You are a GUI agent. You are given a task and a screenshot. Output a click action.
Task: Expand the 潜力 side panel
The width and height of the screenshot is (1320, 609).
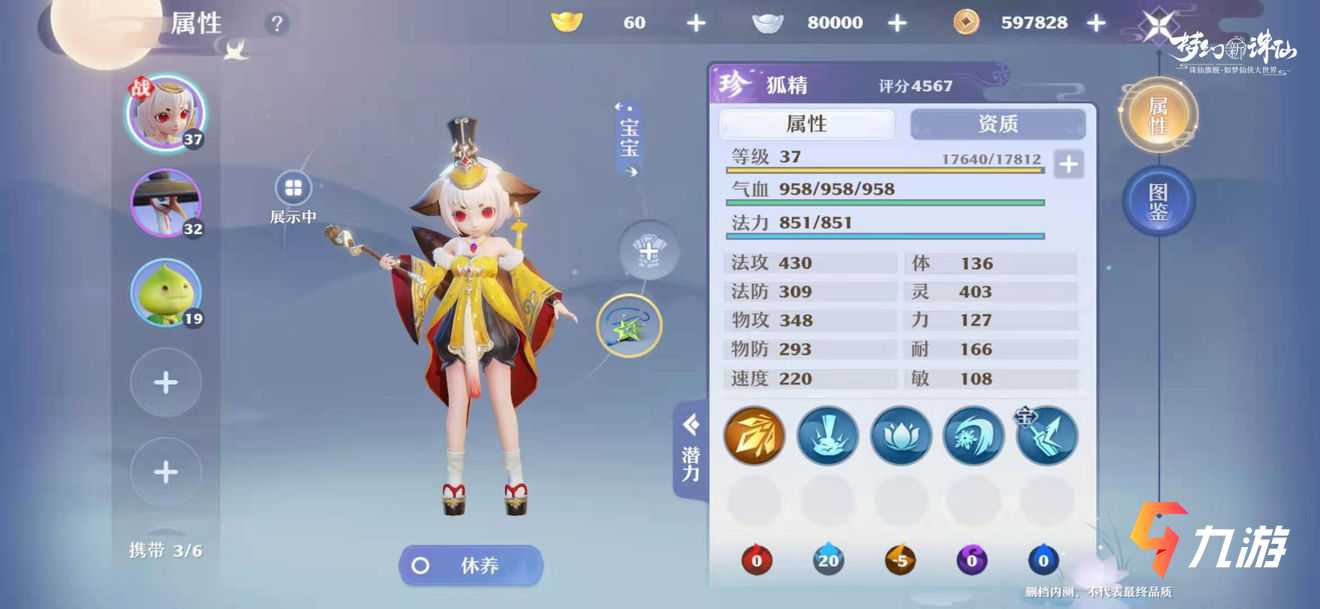click(x=690, y=450)
